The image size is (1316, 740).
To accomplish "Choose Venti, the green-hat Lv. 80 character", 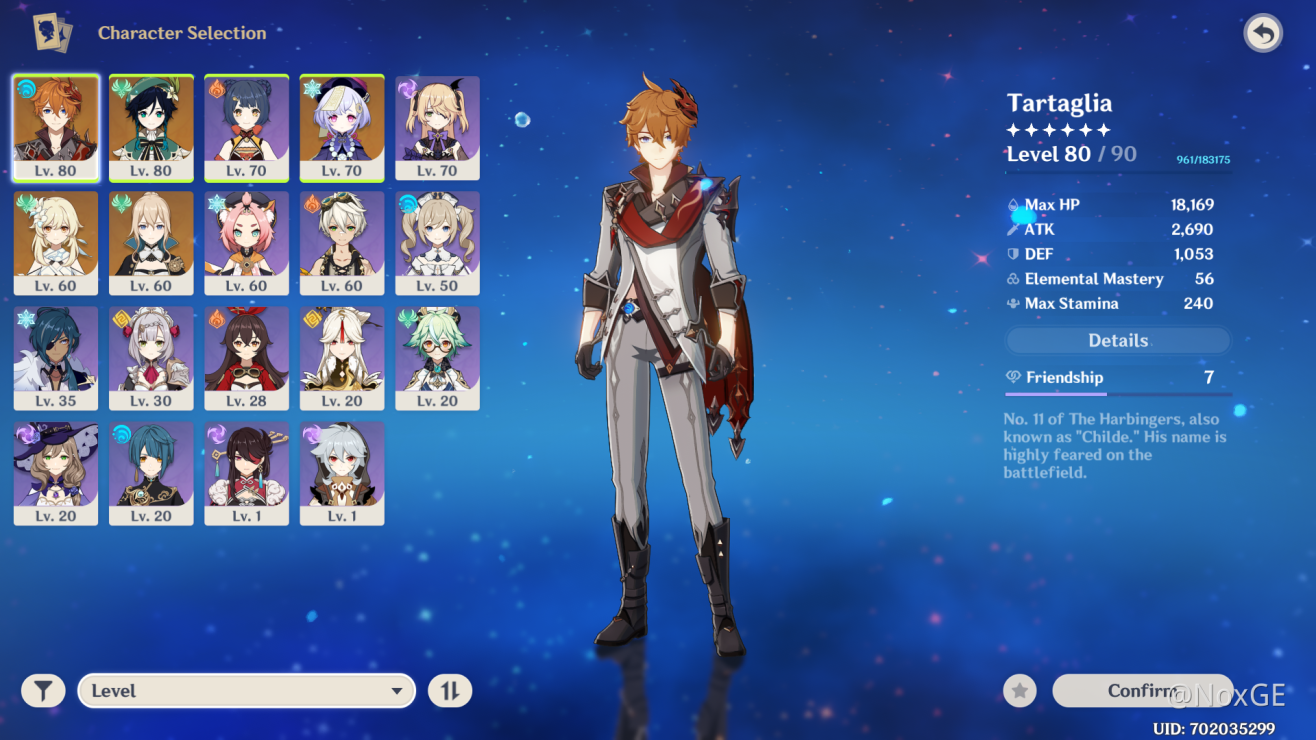I will point(151,127).
